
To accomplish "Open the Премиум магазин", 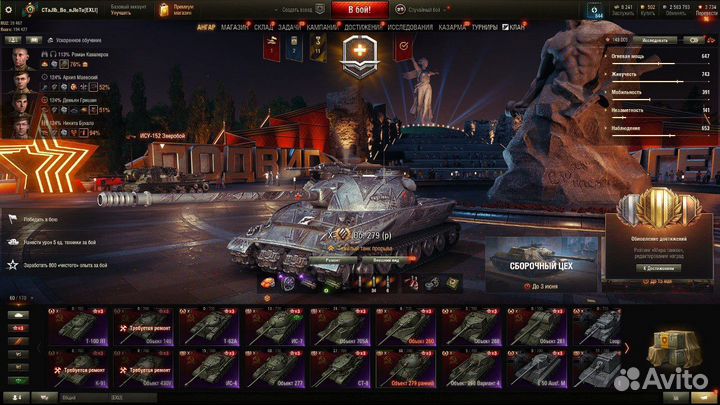I will (x=182, y=9).
